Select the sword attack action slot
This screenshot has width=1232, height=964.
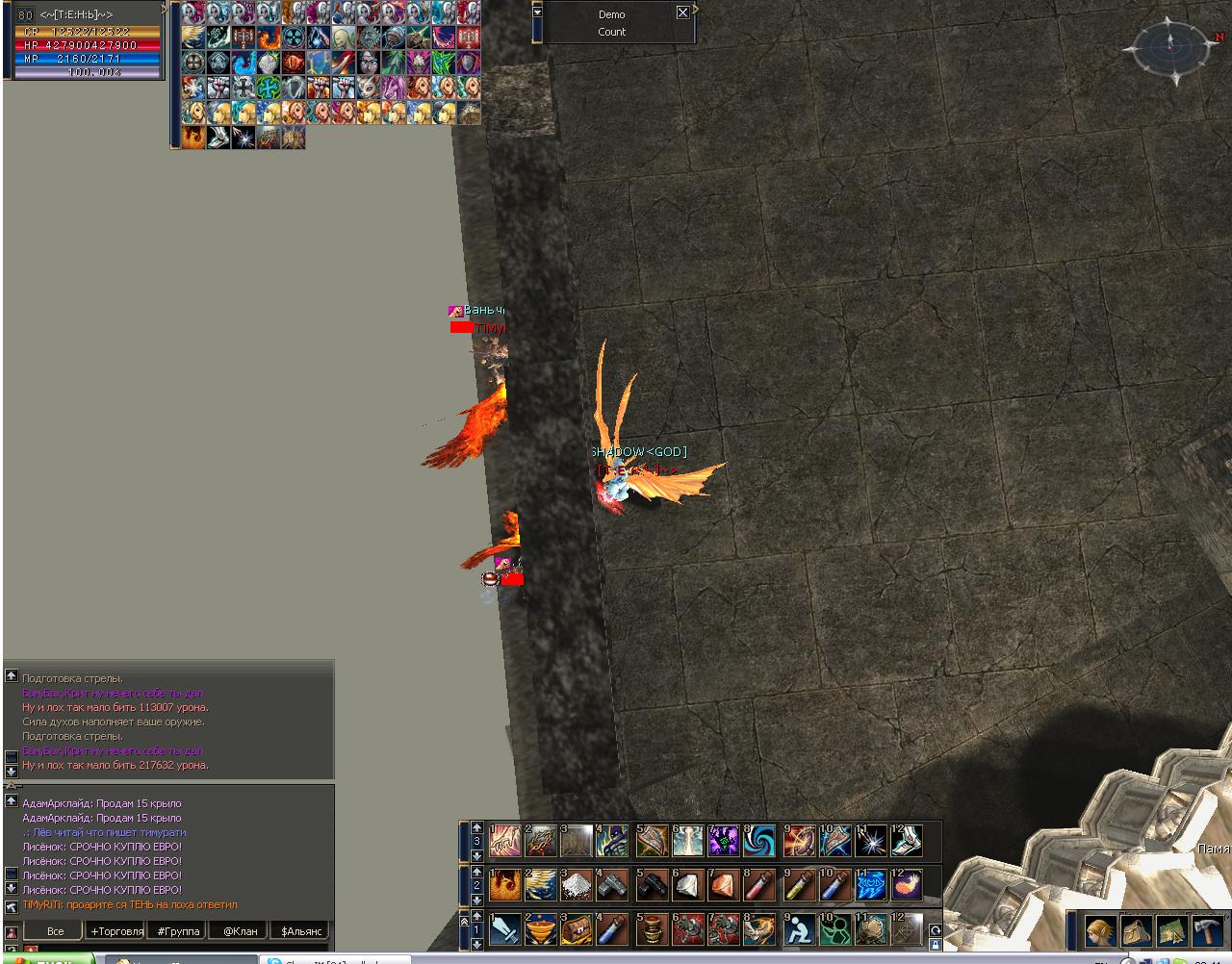tap(505, 929)
